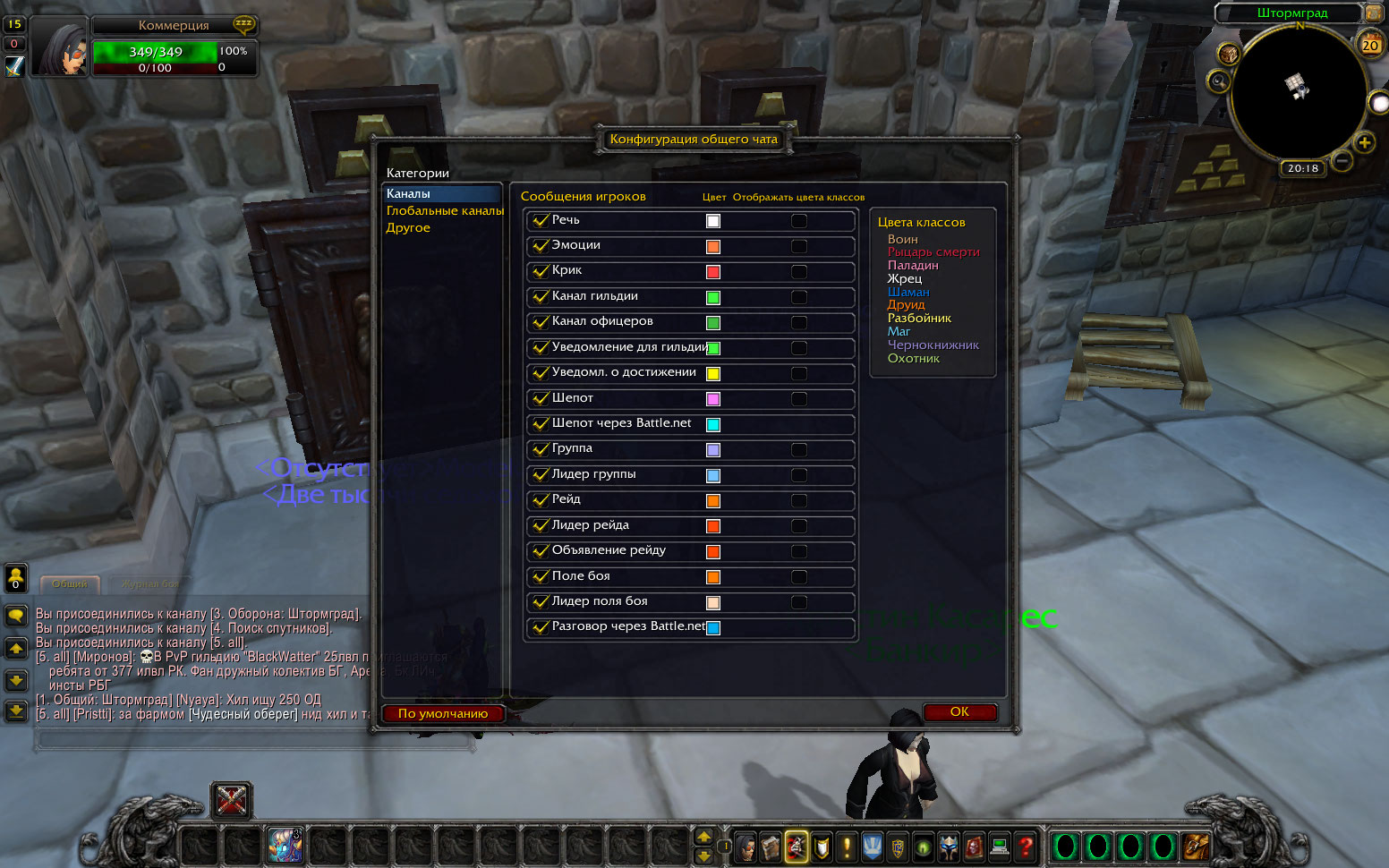Image resolution: width=1389 pixels, height=868 pixels.
Task: Pick the pink «Шепот» color swatch
Action: [x=713, y=399]
